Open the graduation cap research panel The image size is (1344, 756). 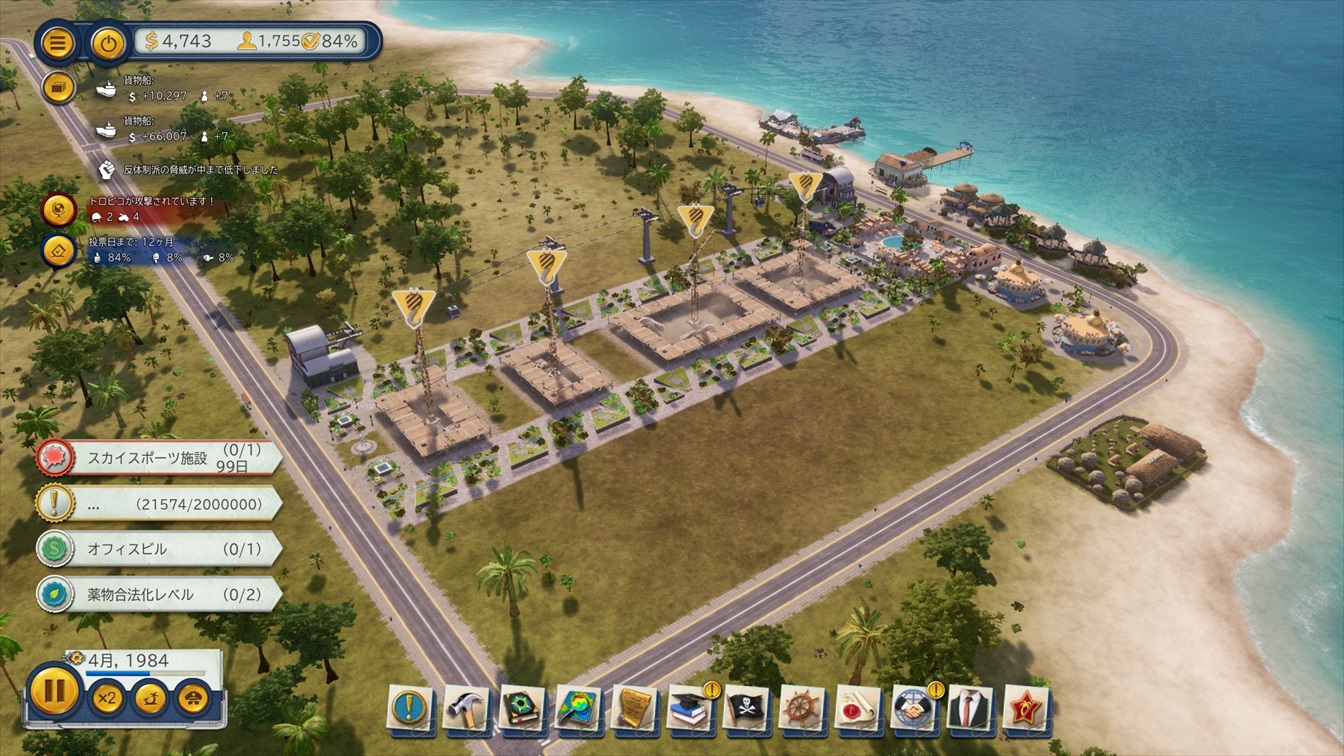690,707
